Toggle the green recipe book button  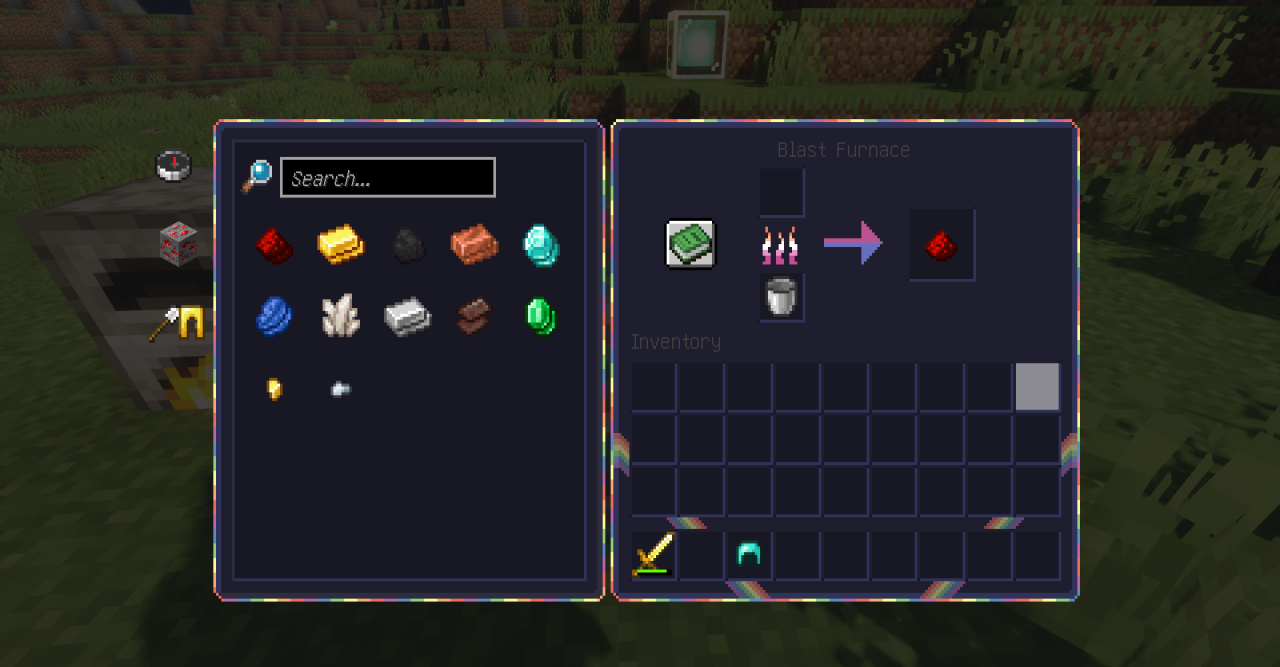[691, 244]
